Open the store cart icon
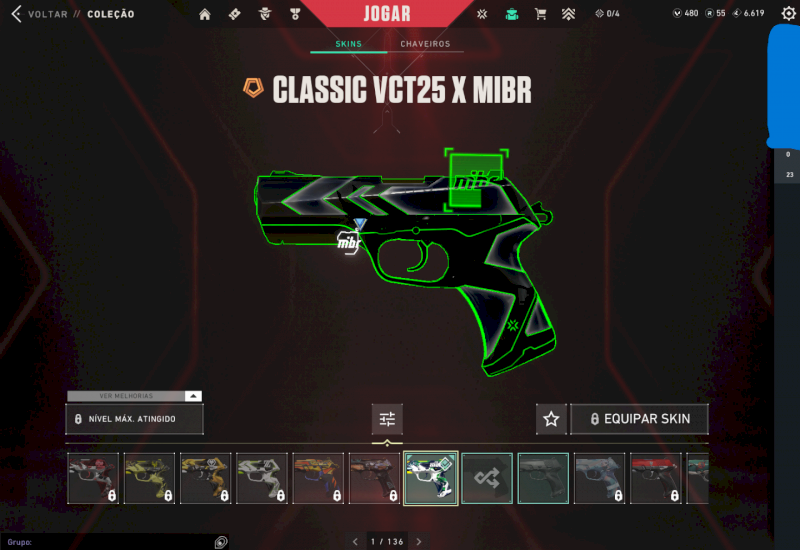 coord(540,14)
